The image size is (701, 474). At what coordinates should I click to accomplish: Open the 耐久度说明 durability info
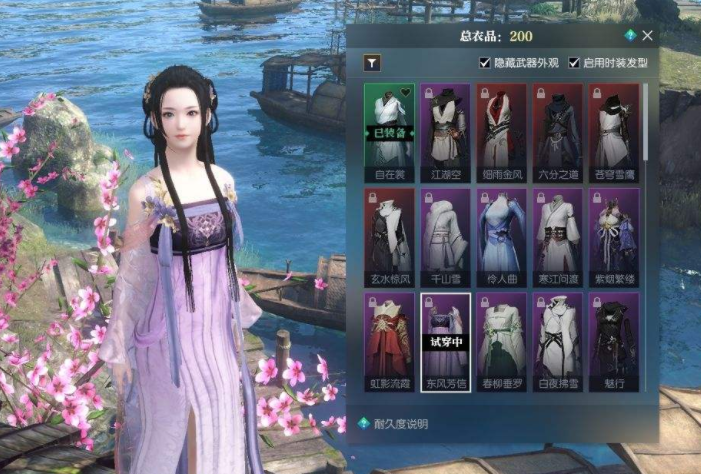(x=398, y=423)
